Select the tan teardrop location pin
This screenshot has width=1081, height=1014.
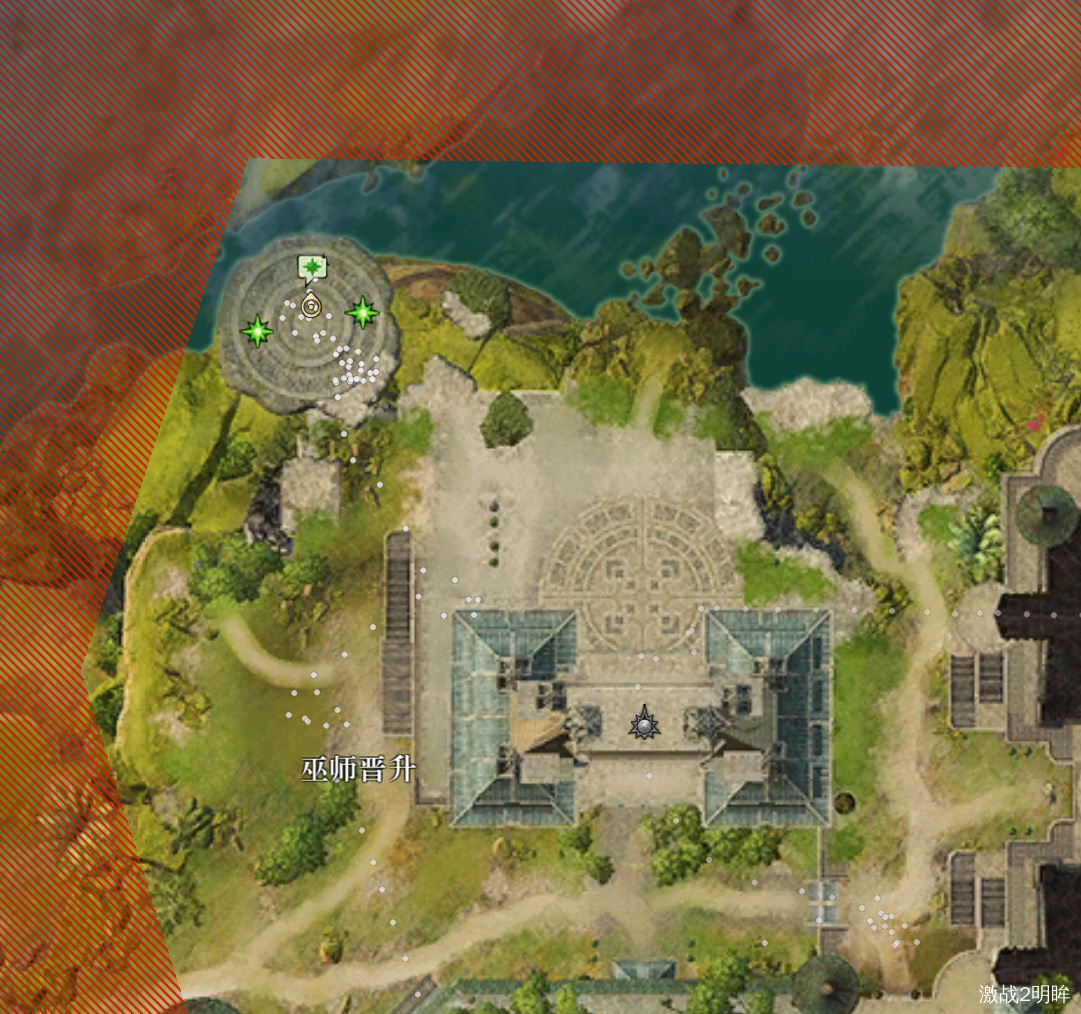[x=311, y=304]
